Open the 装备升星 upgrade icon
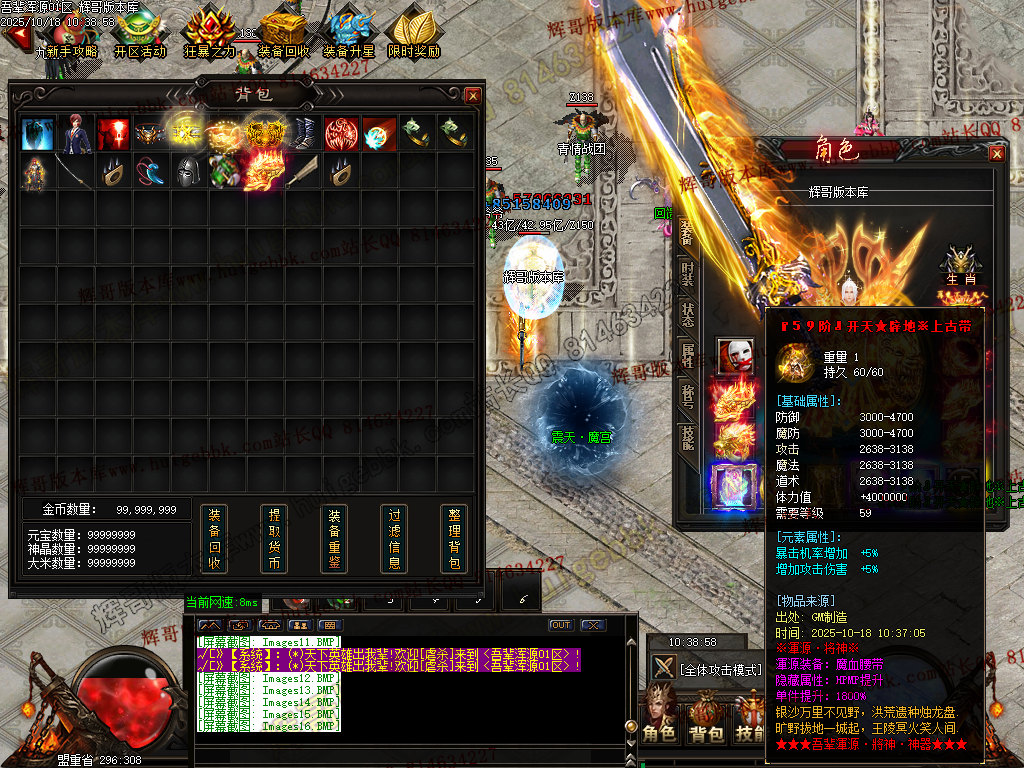The width and height of the screenshot is (1024, 768). coord(349,34)
